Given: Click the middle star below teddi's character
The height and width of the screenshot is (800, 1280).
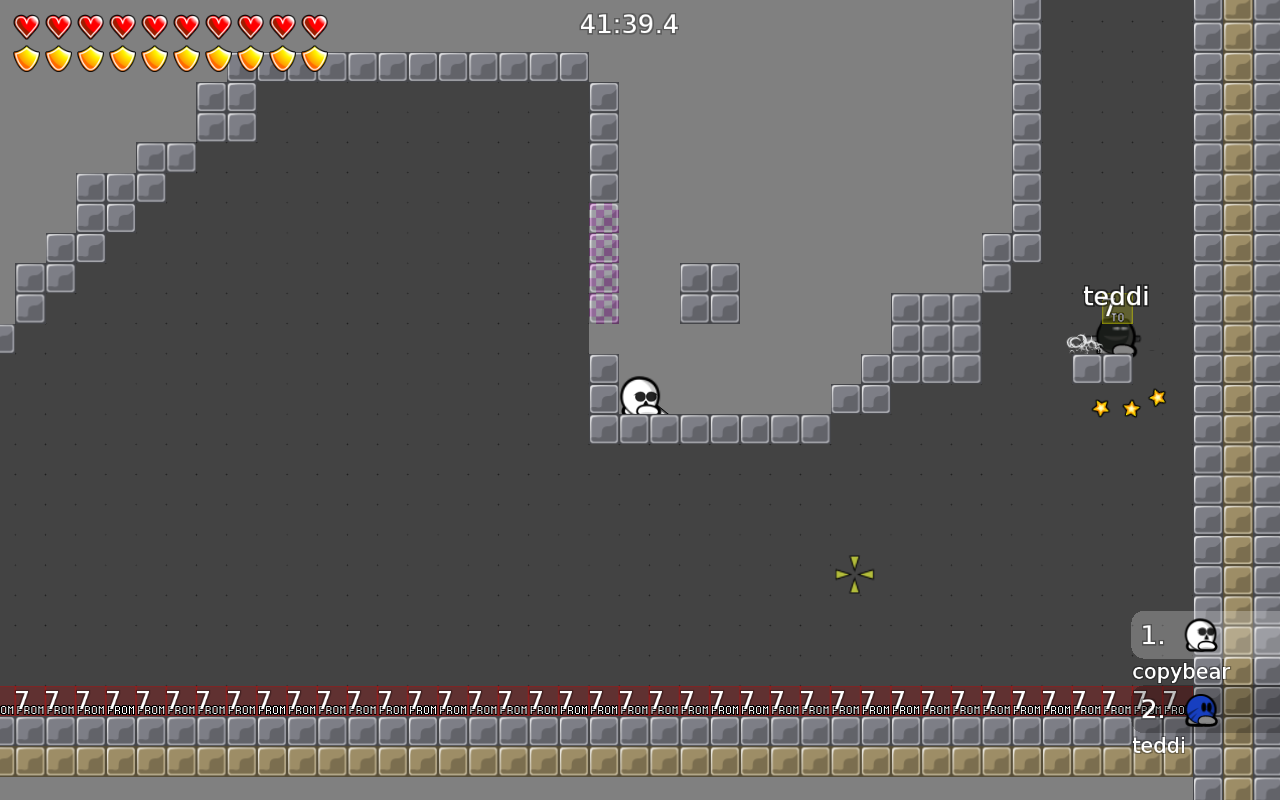Looking at the screenshot, I should [x=1130, y=408].
